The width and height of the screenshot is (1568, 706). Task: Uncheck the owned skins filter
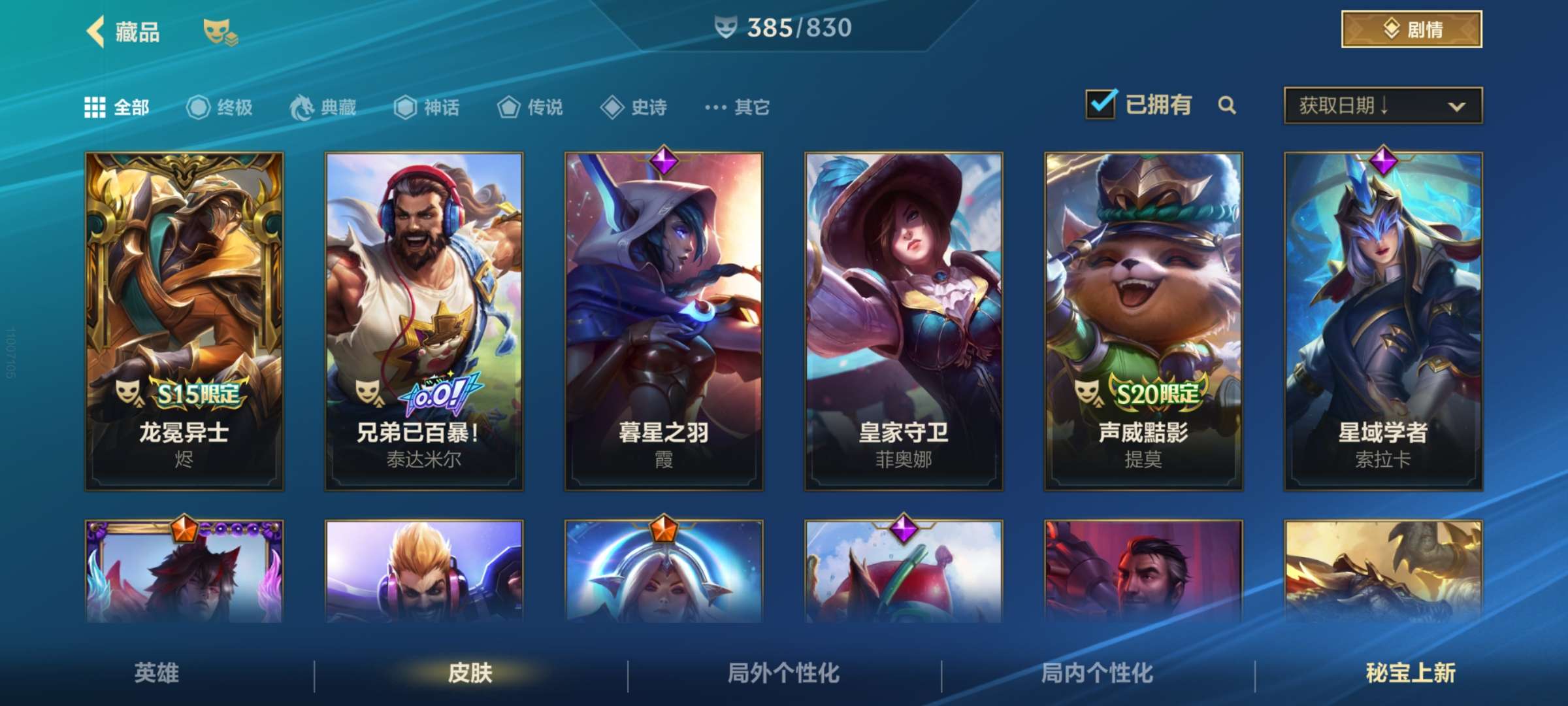pyautogui.click(x=1101, y=105)
